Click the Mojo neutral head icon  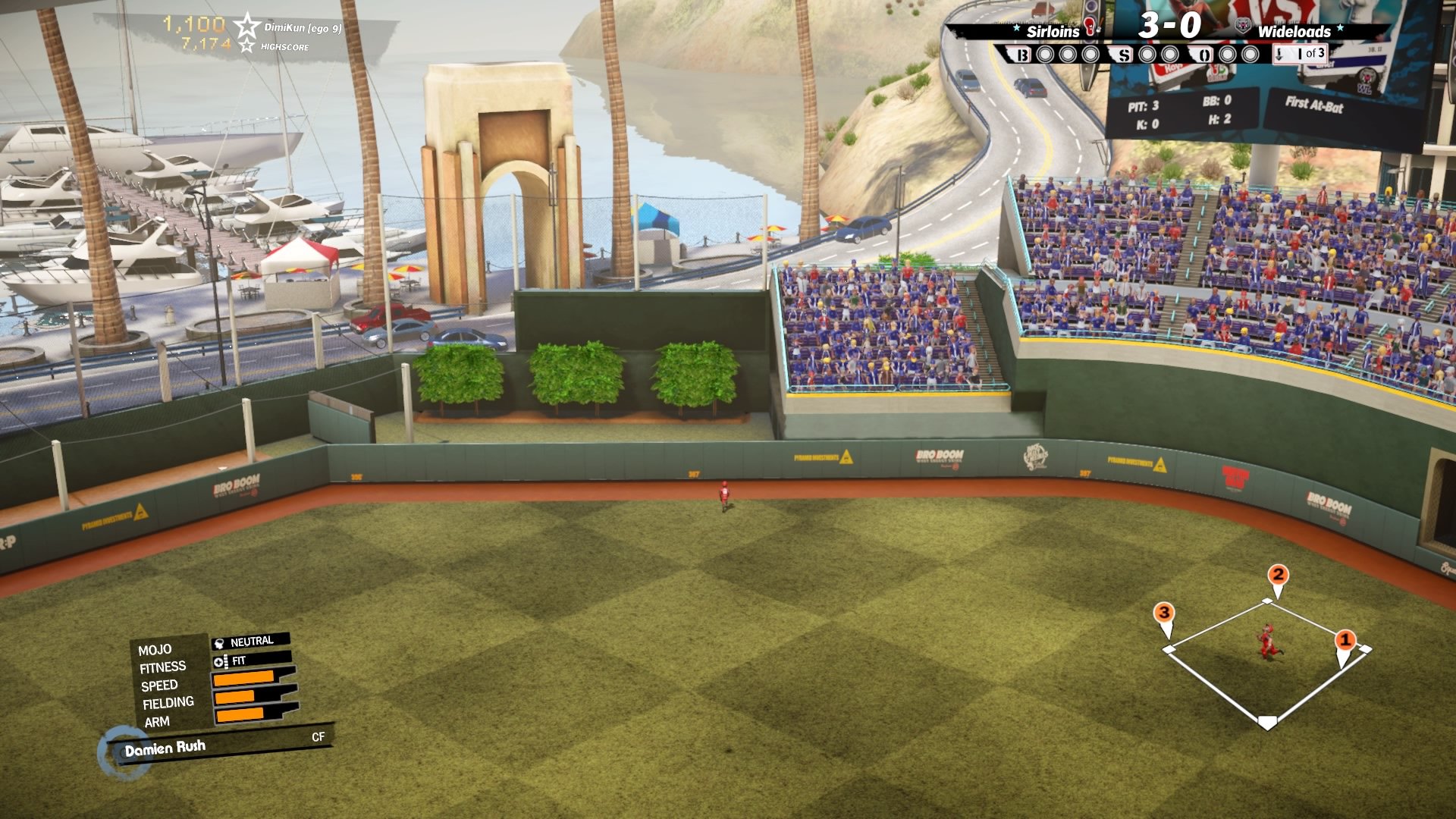click(x=218, y=642)
